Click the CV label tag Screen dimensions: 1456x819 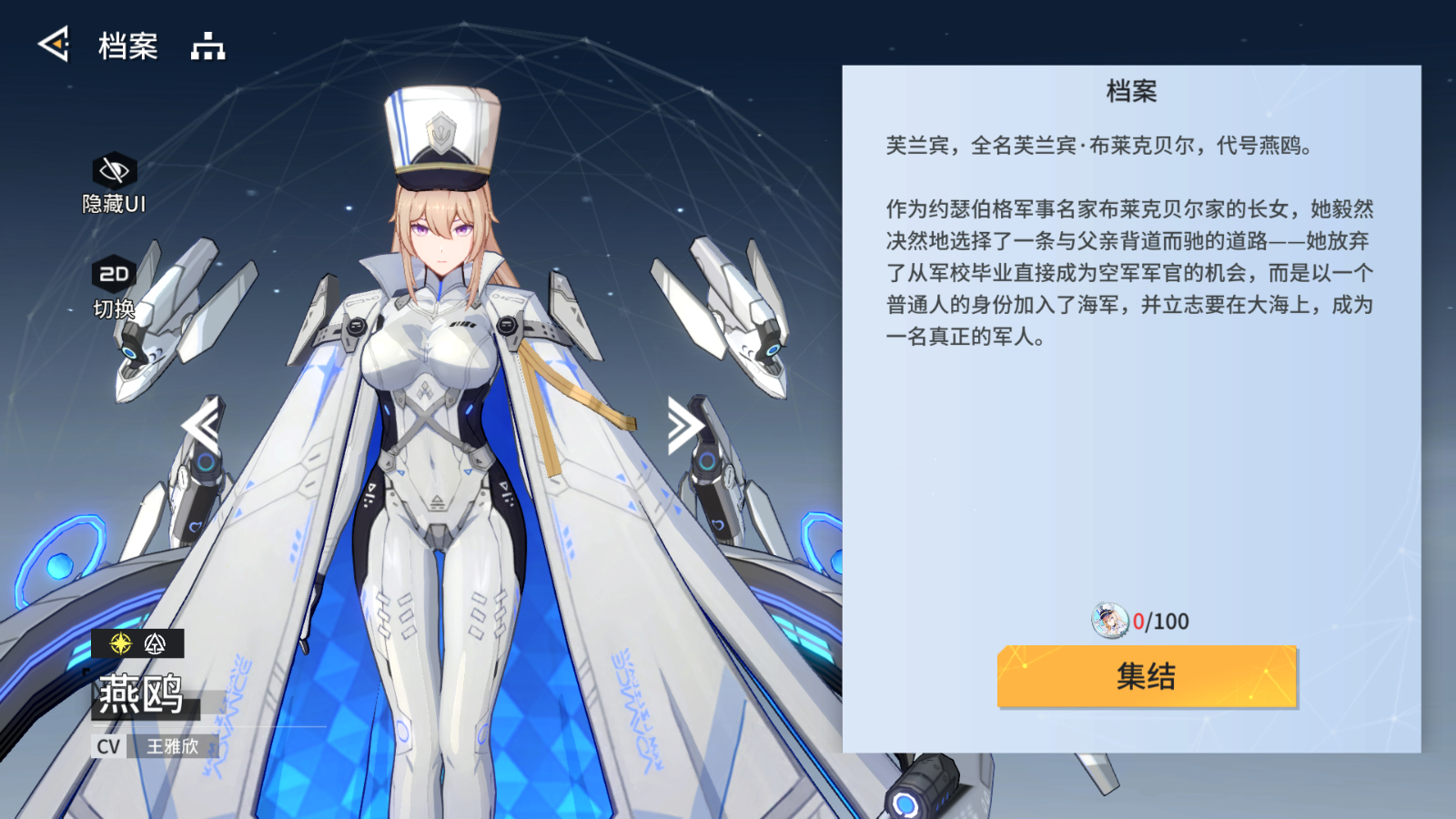coord(108,745)
